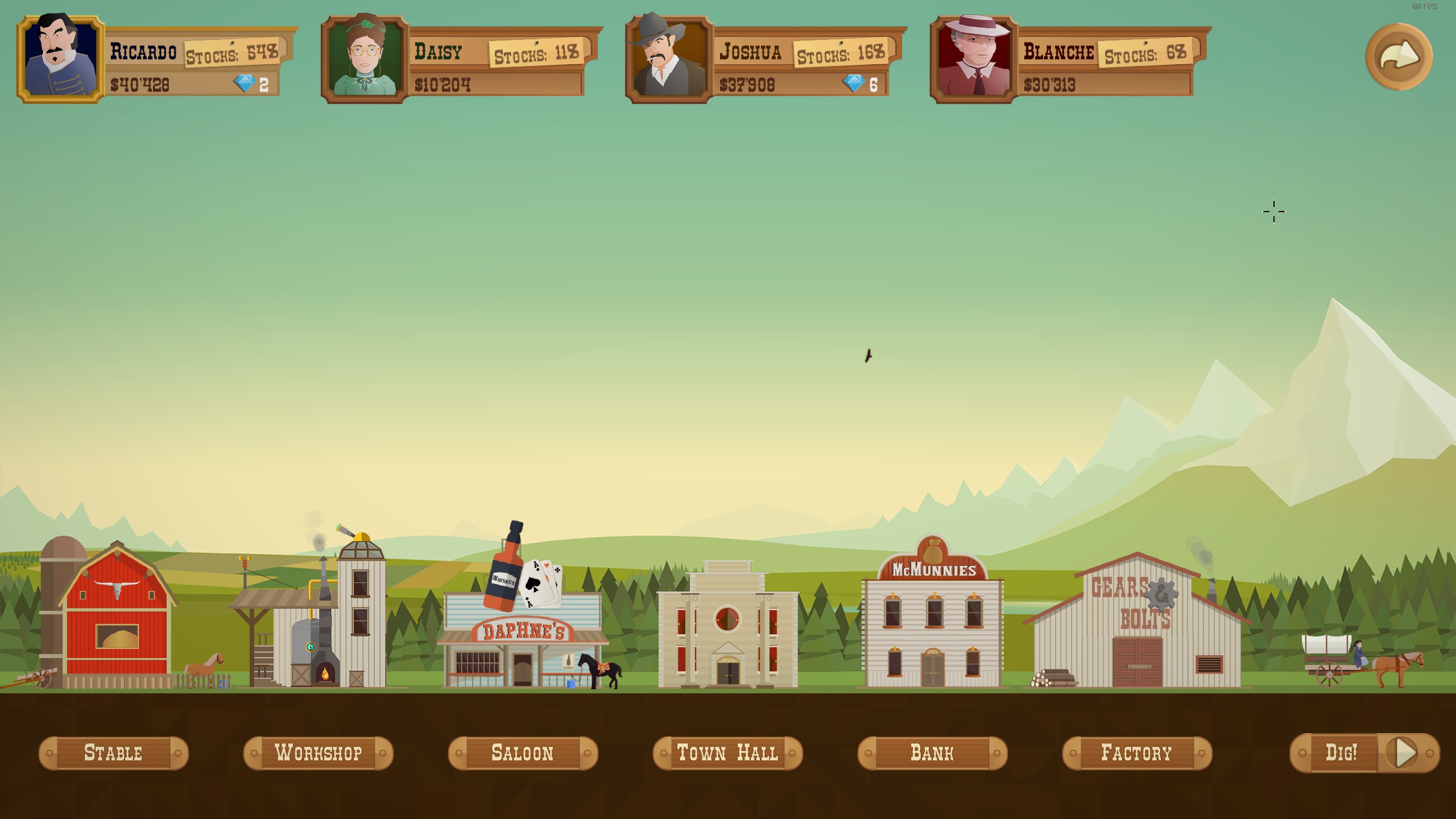Select the Factory button
Image resolution: width=1456 pixels, height=819 pixels.
[x=1137, y=753]
